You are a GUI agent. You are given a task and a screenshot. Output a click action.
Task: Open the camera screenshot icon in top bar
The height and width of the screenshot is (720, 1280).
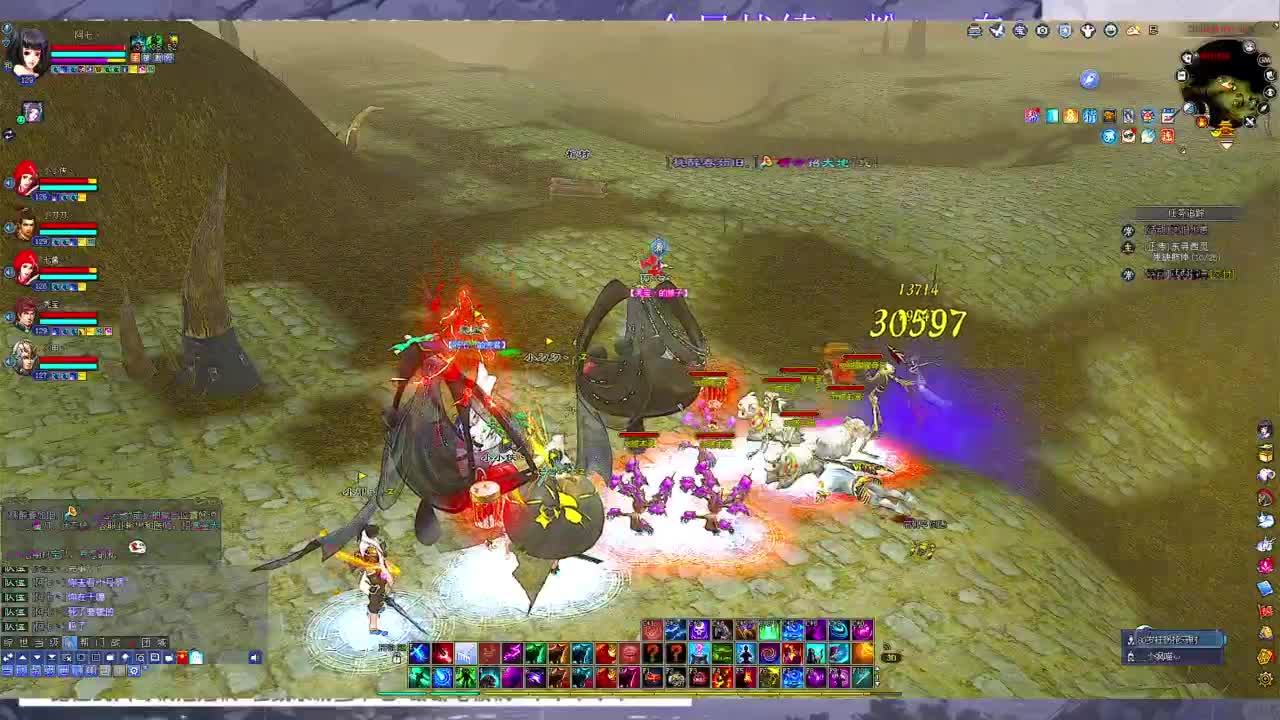point(1041,31)
